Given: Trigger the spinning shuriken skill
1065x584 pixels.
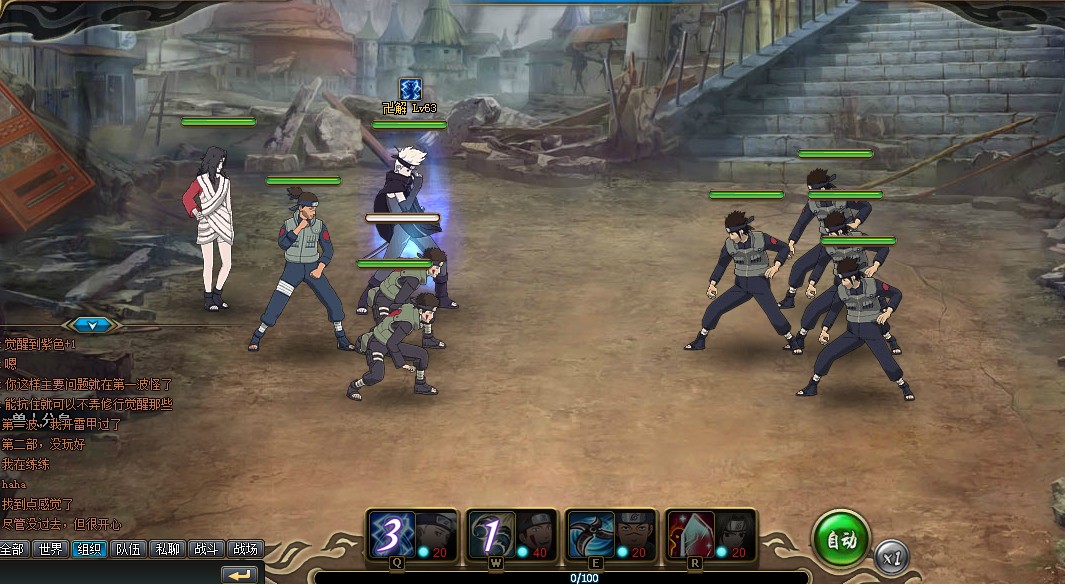Looking at the screenshot, I should point(589,535).
